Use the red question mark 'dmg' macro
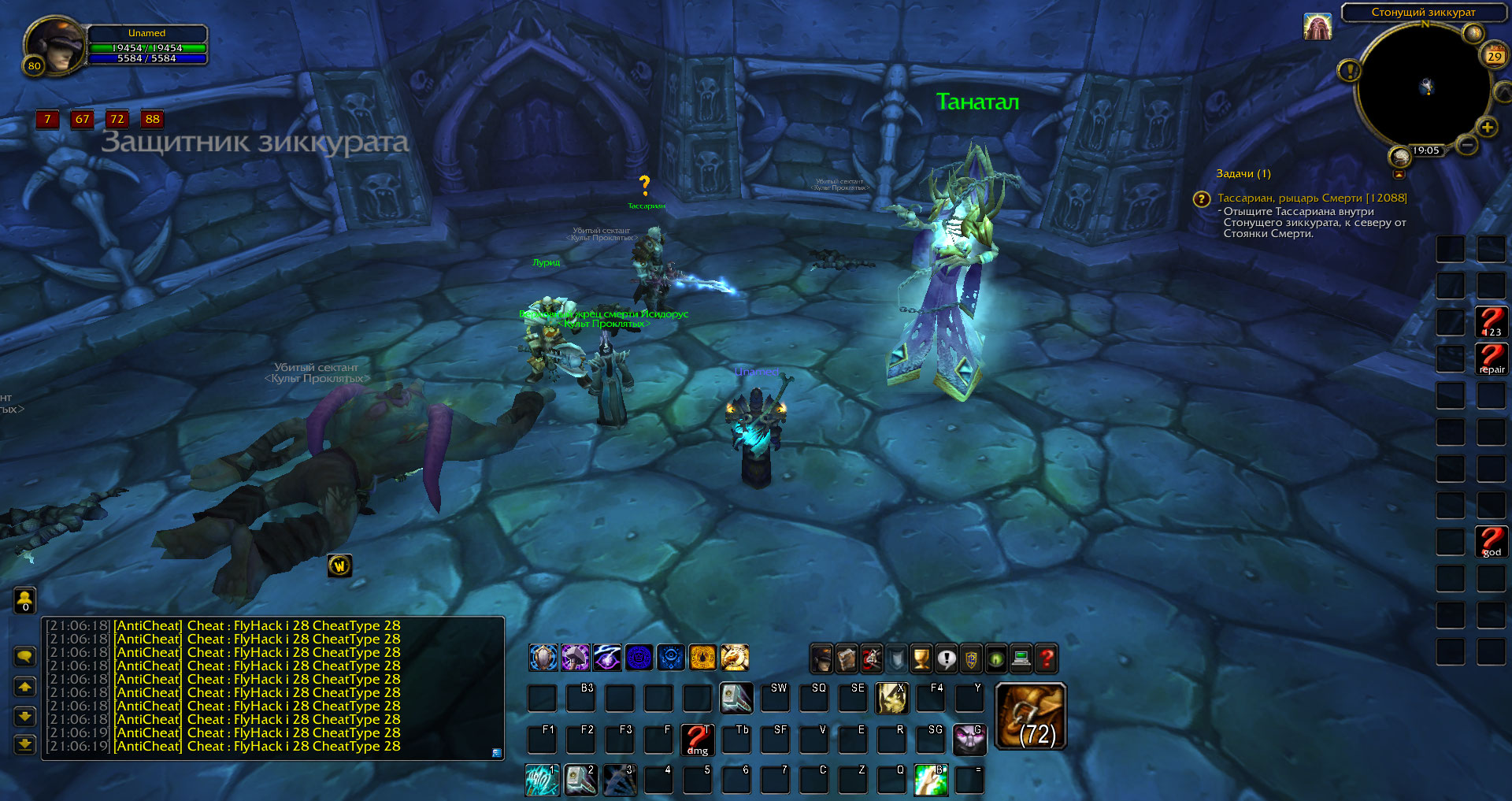Image resolution: width=1512 pixels, height=801 pixels. [697, 739]
